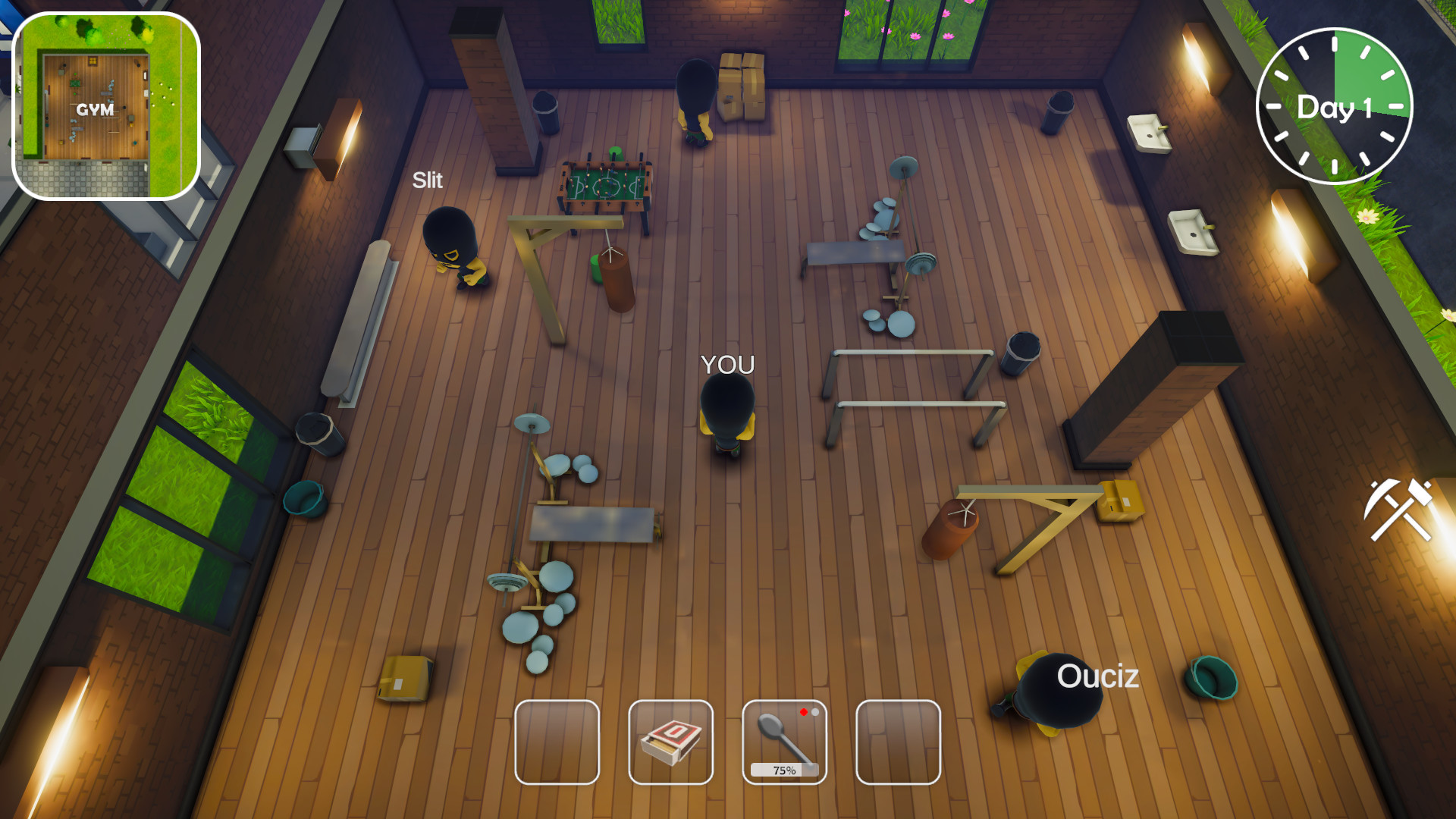This screenshot has height=819, width=1456.
Task: Click the foosball table
Action: (607, 182)
